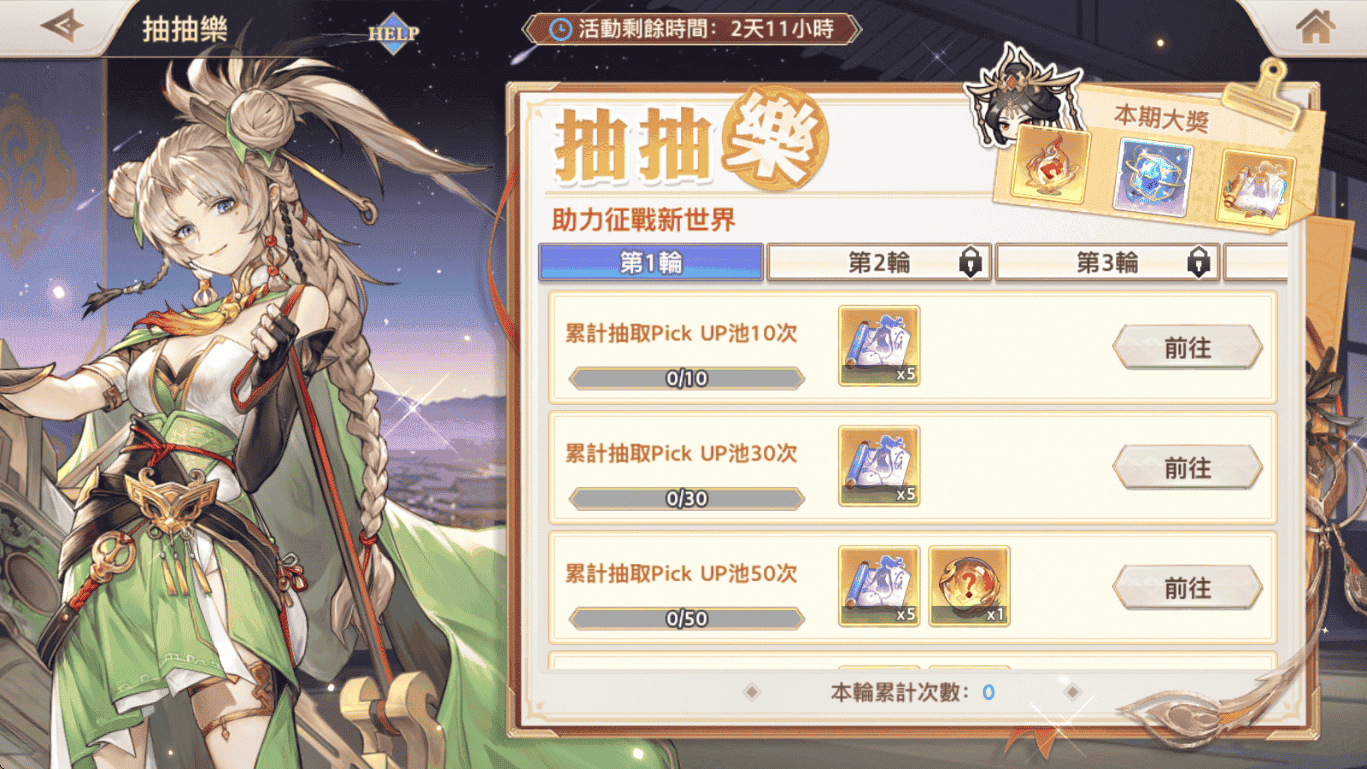Click the mystery orb x1 reward in the 50-pull row

tap(967, 586)
